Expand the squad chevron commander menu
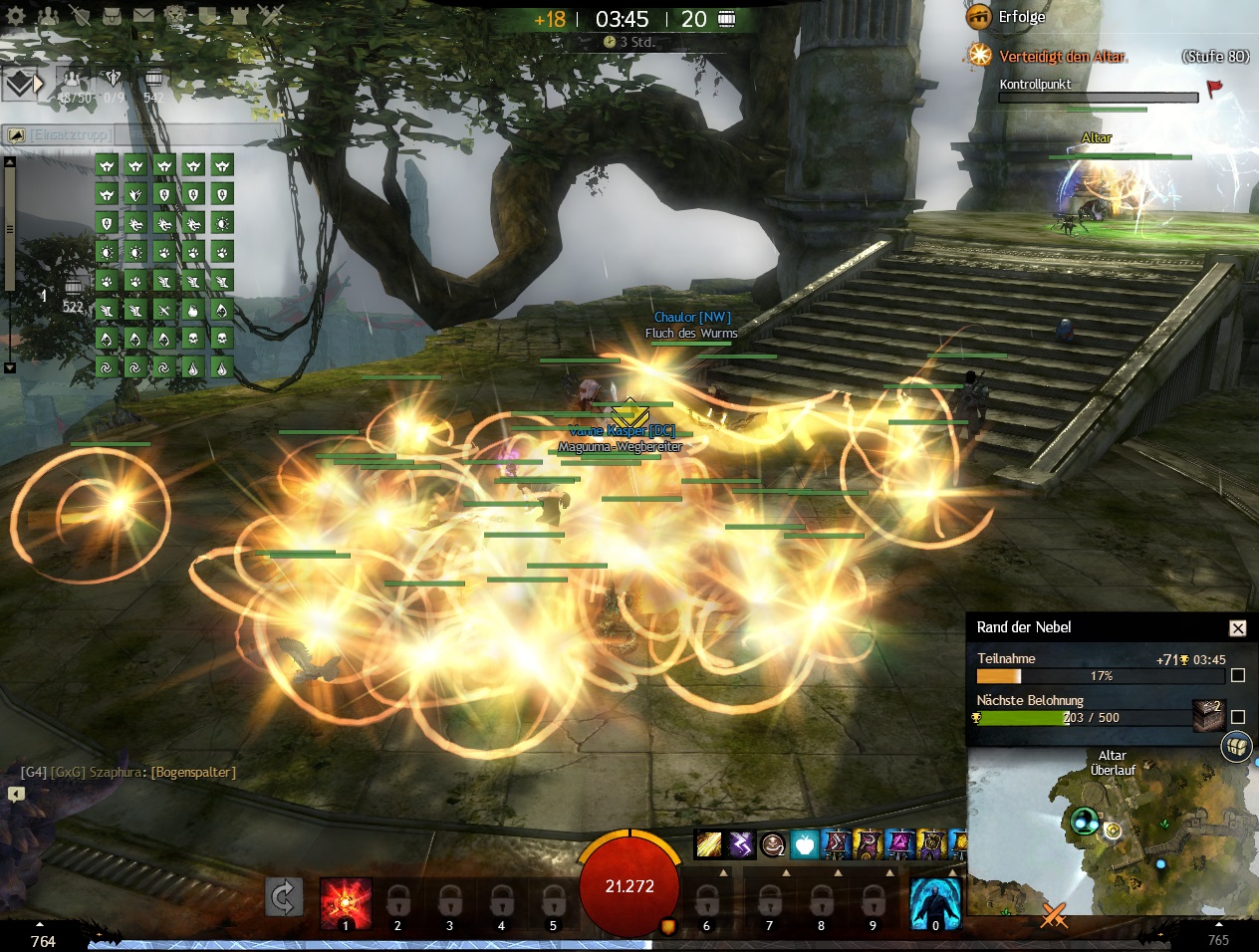1259x952 pixels. click(22, 85)
